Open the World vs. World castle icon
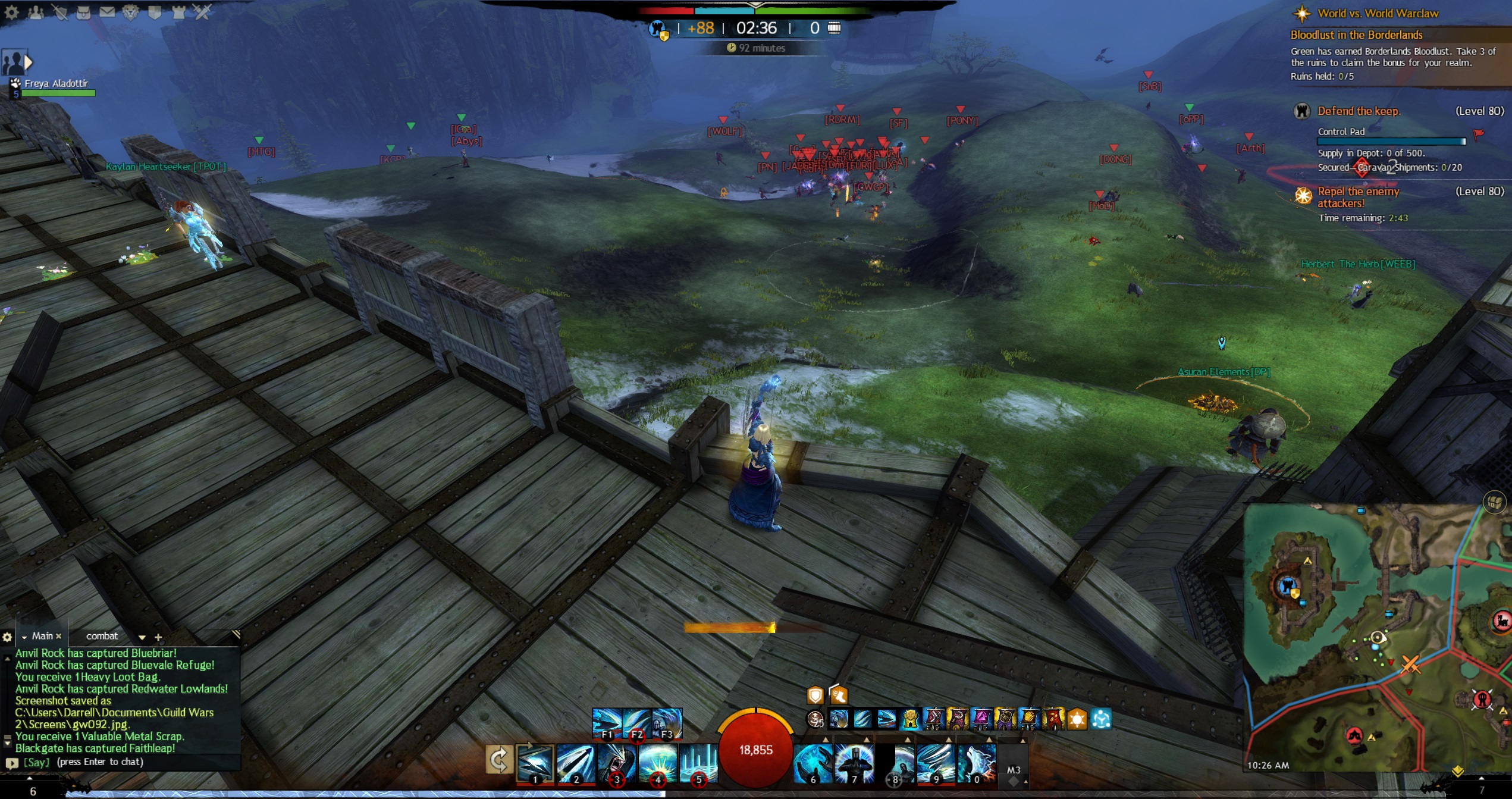 178,11
